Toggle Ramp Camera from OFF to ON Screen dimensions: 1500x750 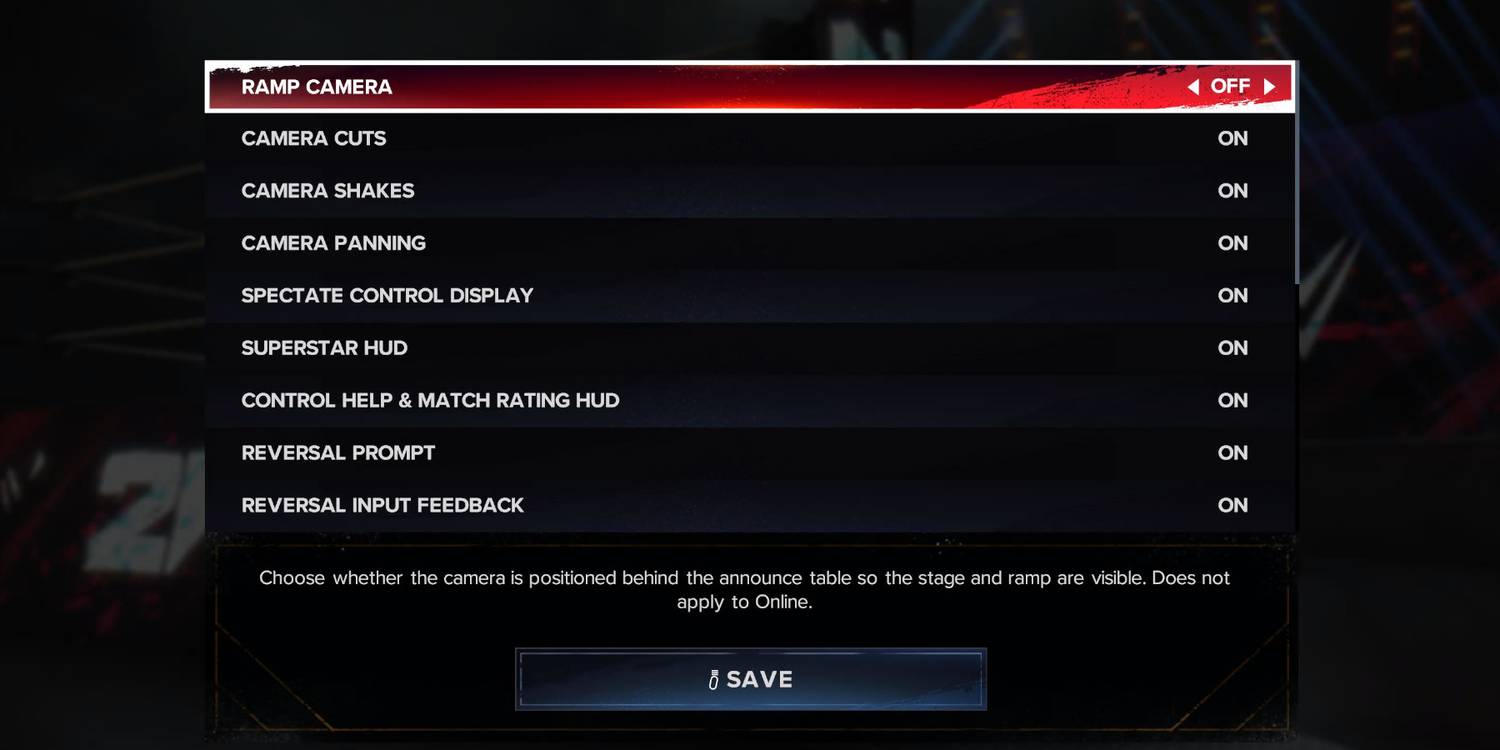(1231, 86)
